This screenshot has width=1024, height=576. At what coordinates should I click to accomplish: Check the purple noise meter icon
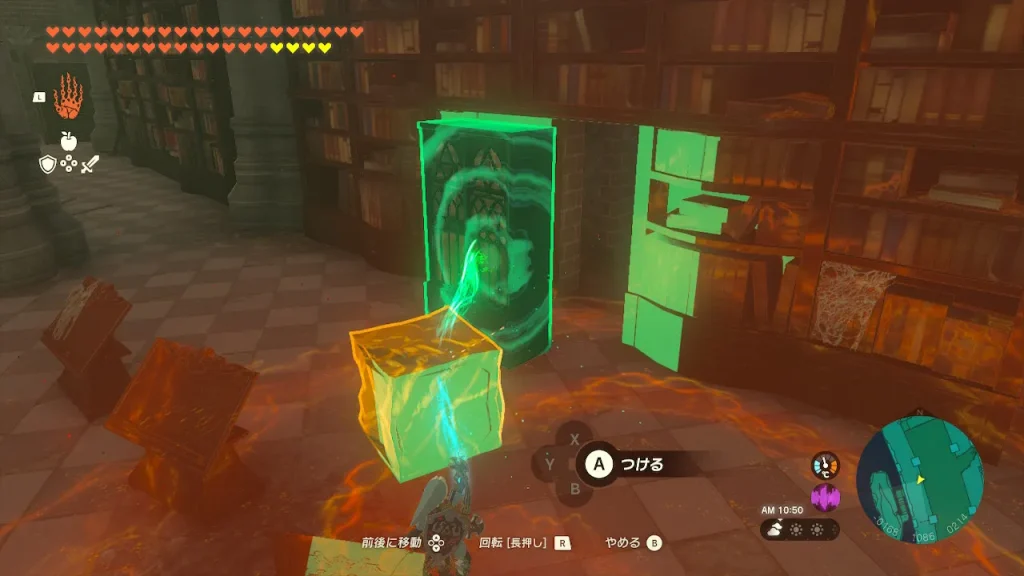click(825, 497)
